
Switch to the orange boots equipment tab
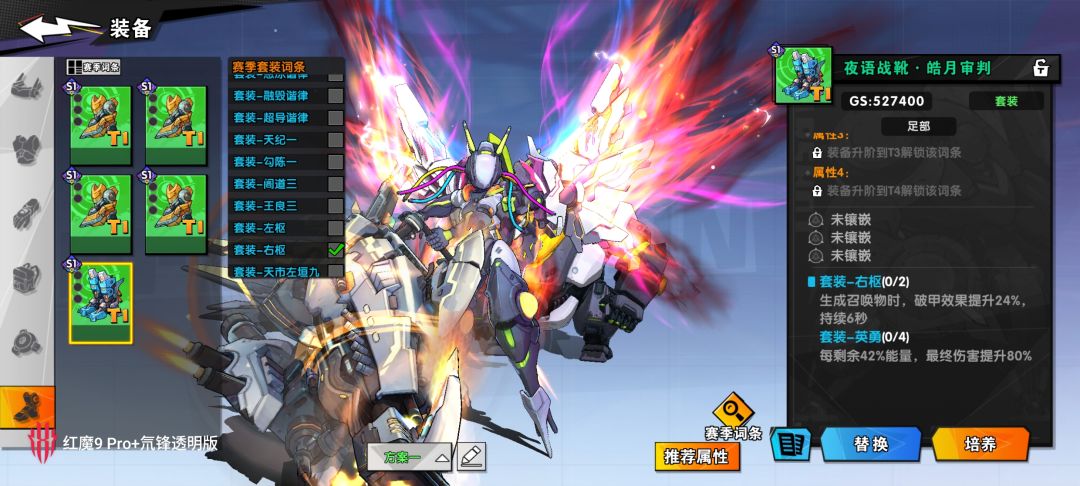(x=27, y=407)
